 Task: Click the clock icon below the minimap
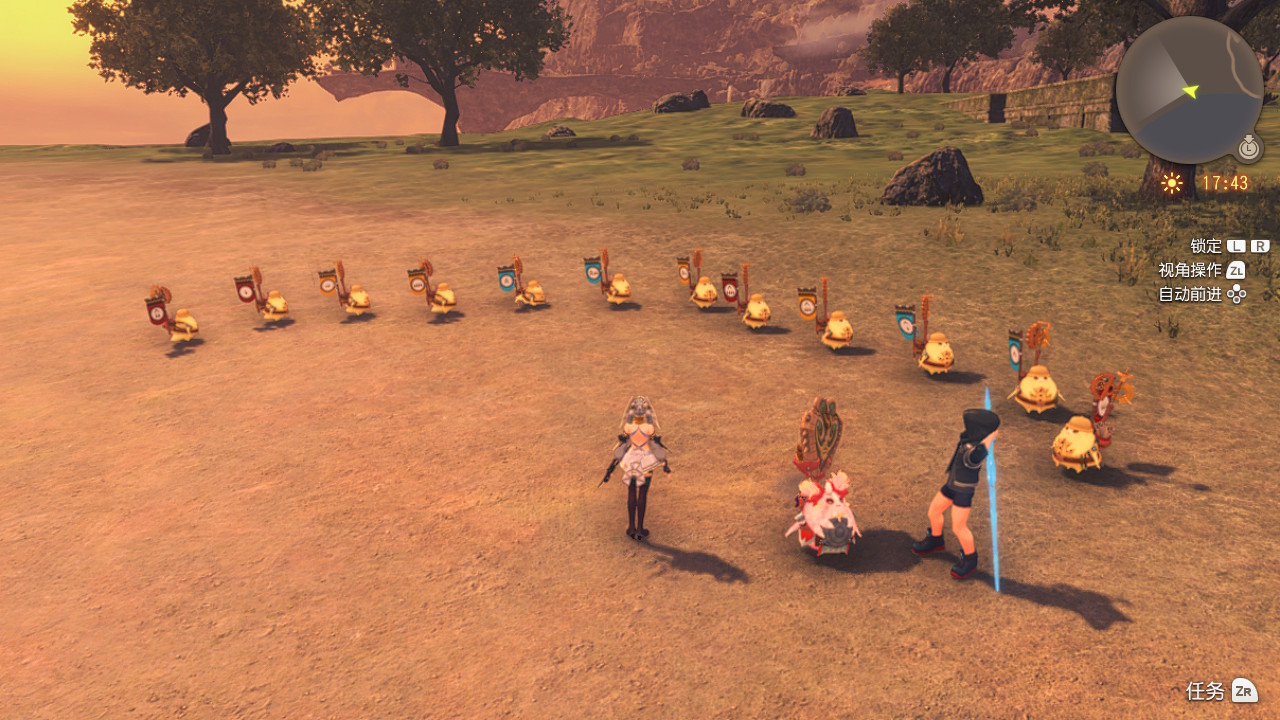[1249, 148]
